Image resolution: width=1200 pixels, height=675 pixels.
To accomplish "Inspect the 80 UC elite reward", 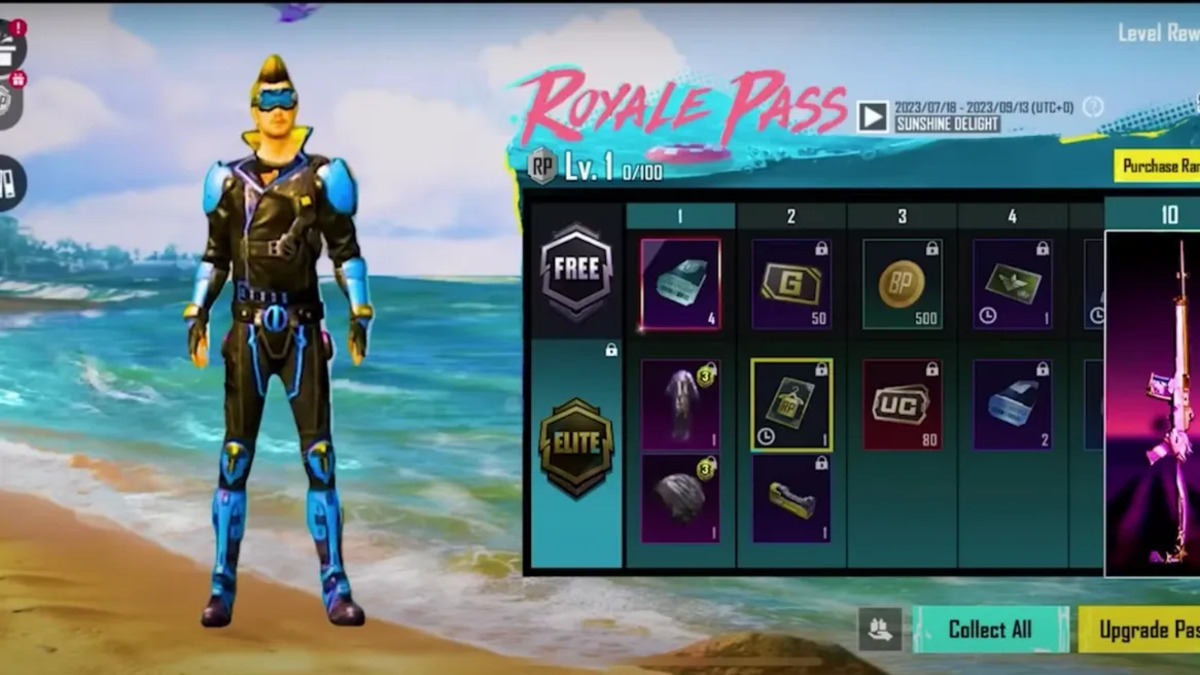I will (x=901, y=404).
